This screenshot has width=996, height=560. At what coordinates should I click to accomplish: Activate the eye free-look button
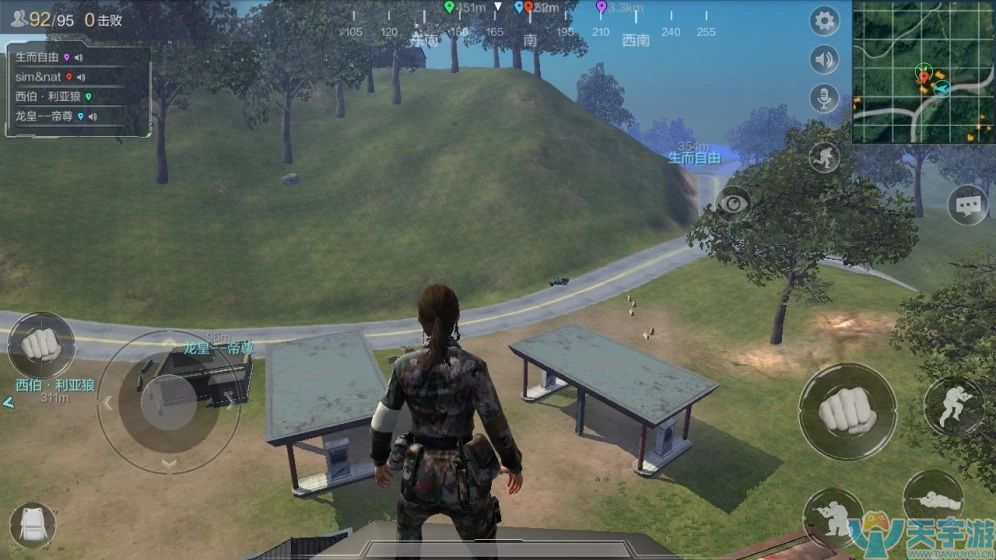coord(734,202)
